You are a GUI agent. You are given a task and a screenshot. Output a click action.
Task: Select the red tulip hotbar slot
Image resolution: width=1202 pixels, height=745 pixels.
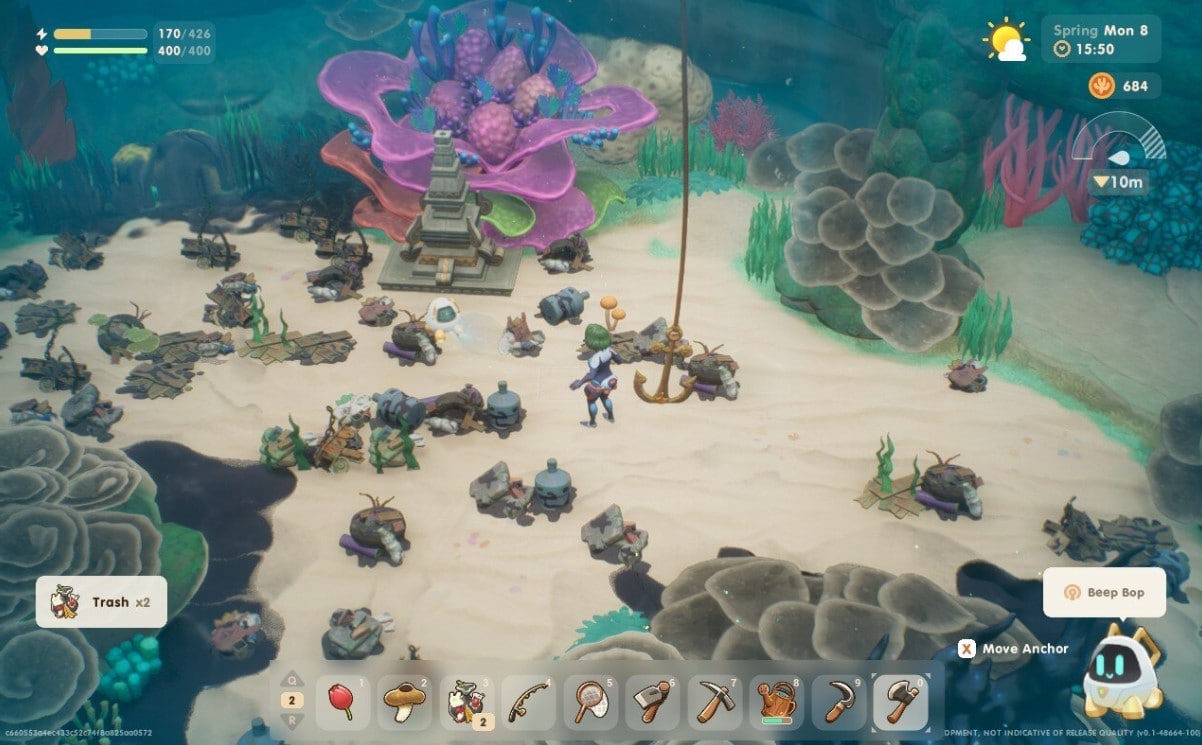click(343, 702)
